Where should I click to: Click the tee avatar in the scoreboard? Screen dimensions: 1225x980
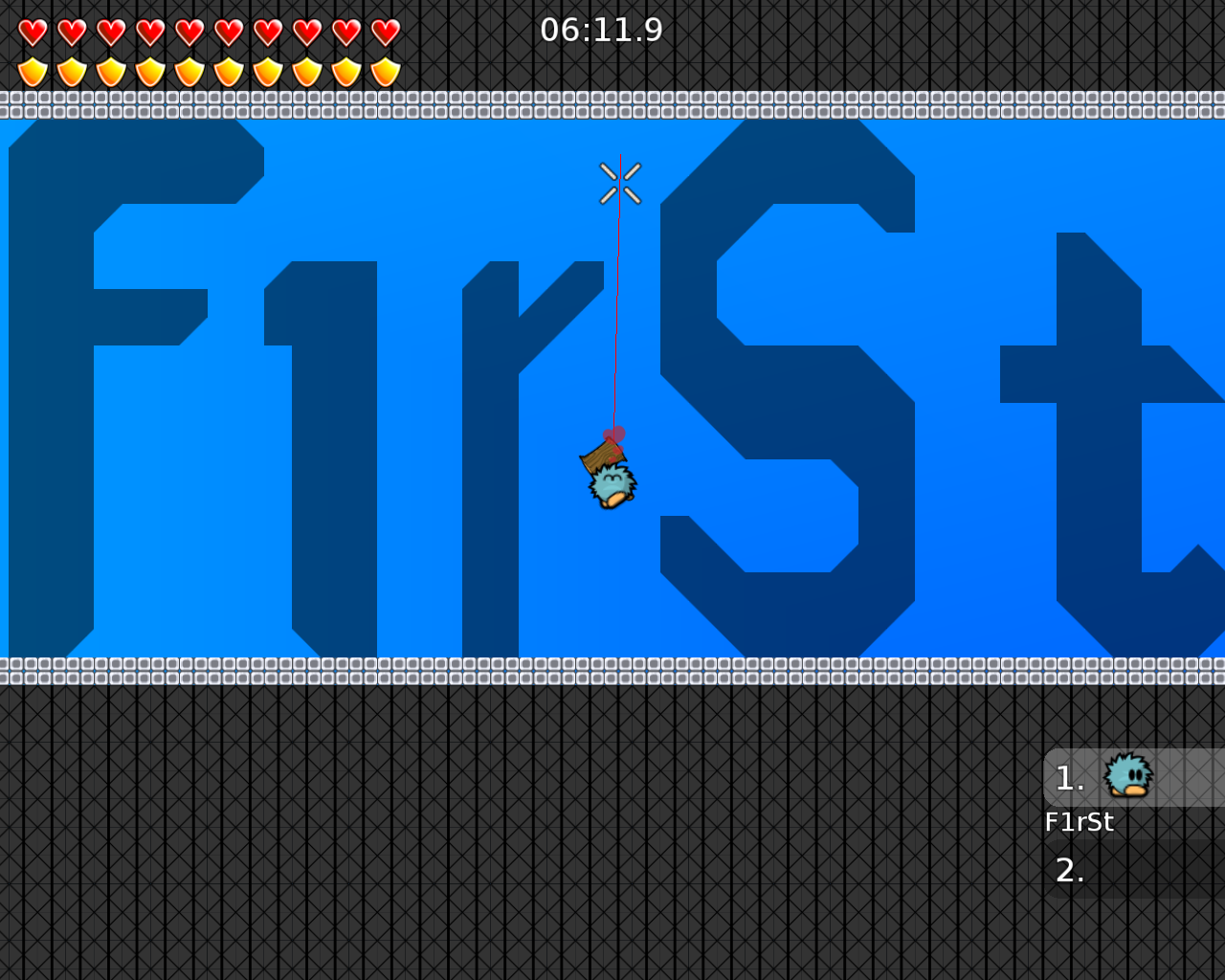click(x=1125, y=775)
